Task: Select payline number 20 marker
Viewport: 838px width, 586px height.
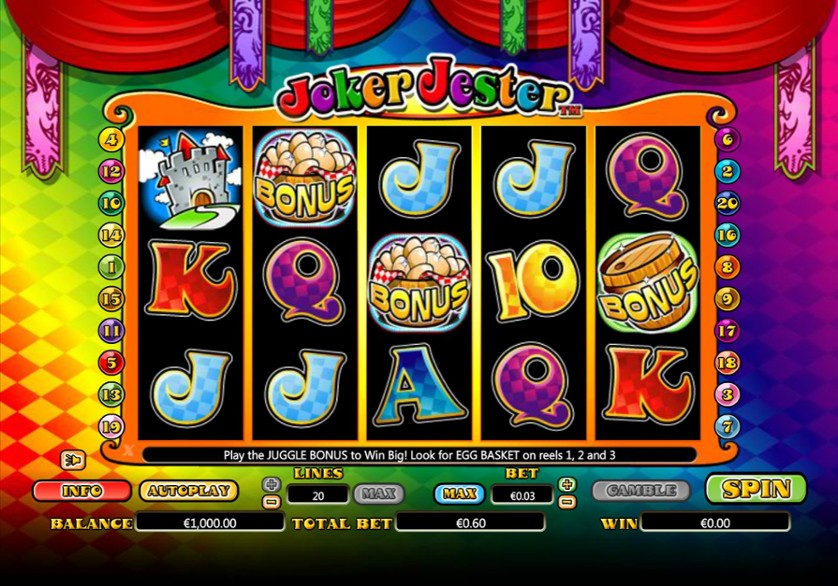Action: (x=727, y=203)
